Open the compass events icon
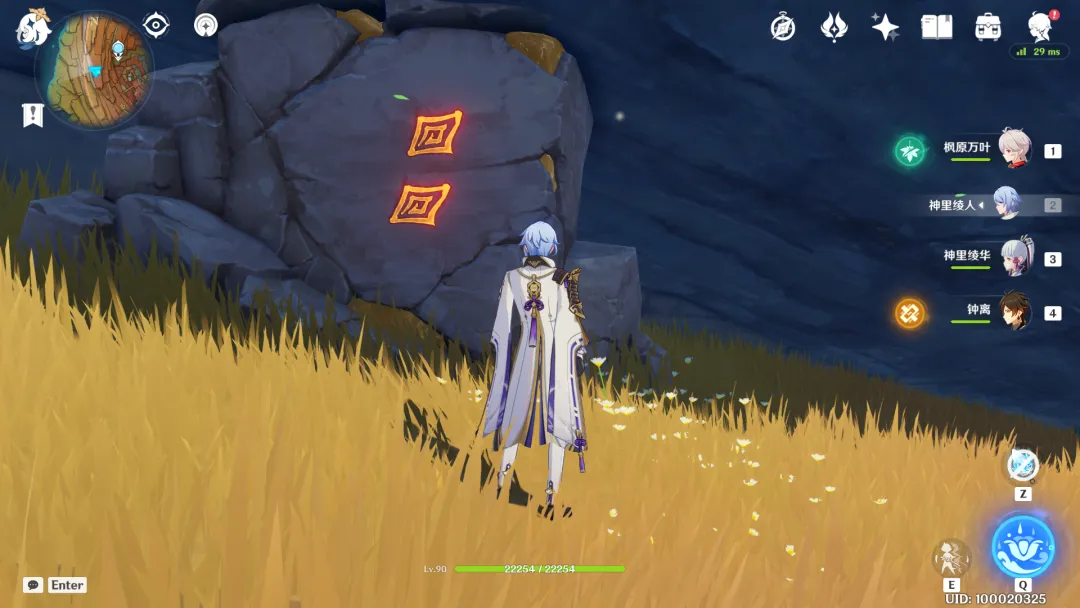 [x=783, y=27]
